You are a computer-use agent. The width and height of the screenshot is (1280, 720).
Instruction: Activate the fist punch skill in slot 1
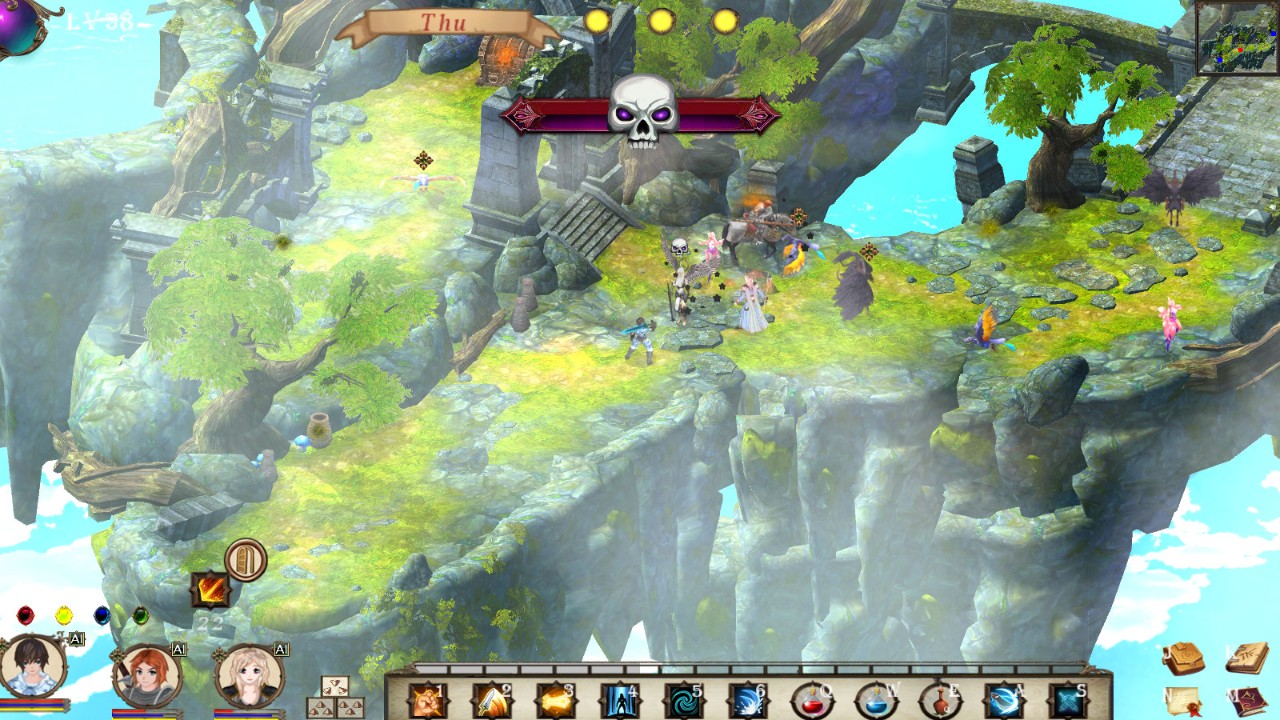pos(427,700)
